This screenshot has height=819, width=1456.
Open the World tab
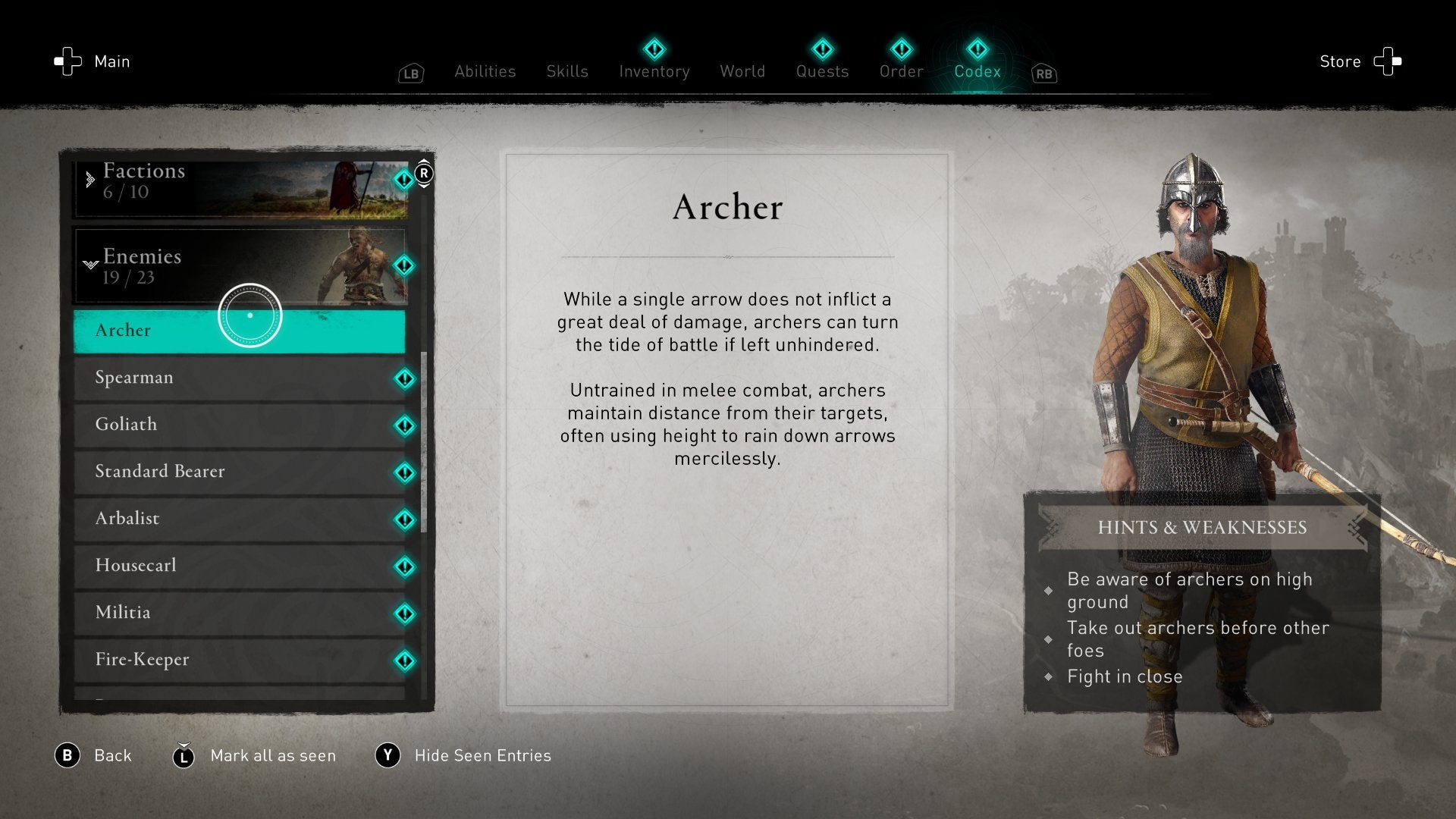tap(742, 71)
